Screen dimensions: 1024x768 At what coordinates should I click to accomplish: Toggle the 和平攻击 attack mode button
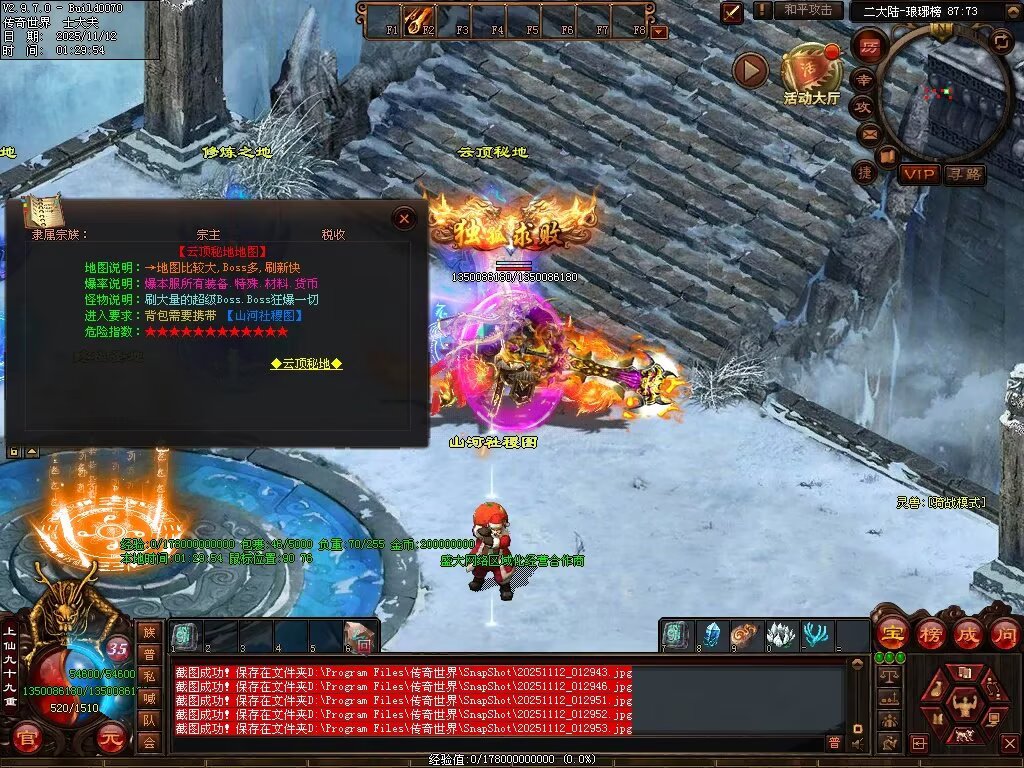[807, 10]
